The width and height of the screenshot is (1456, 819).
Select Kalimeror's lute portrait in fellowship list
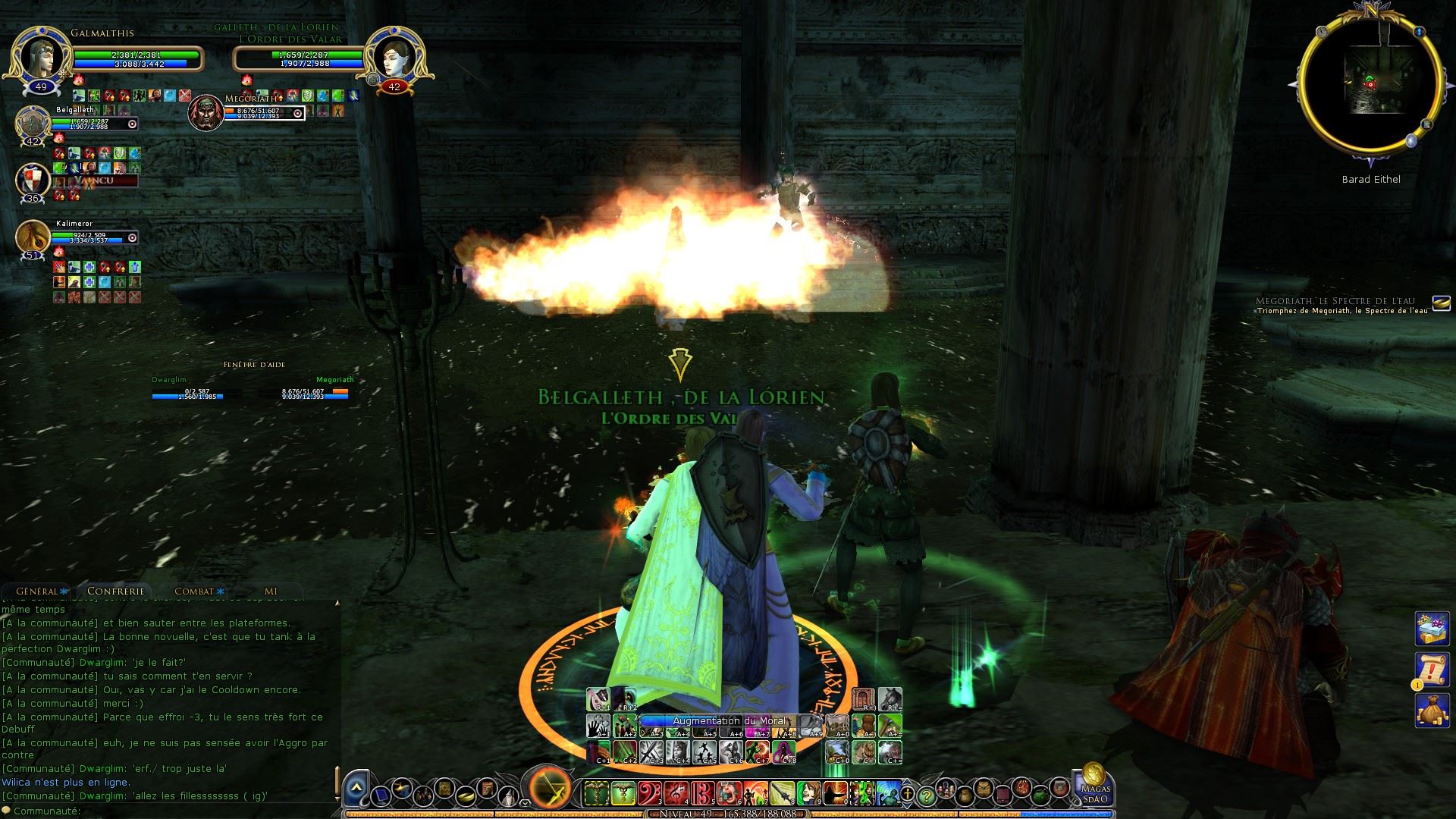33,237
